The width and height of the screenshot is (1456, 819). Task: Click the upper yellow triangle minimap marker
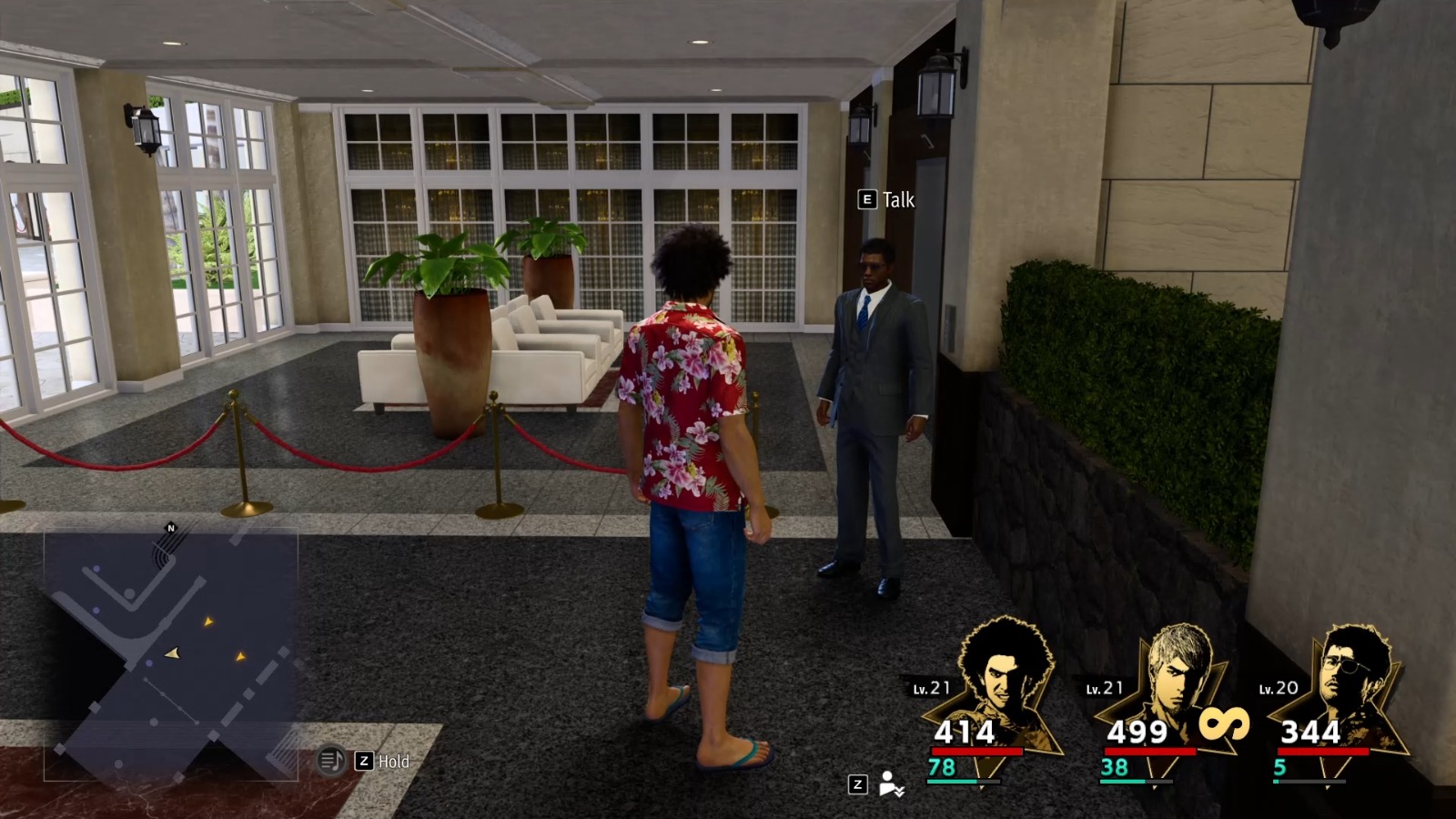[208, 622]
